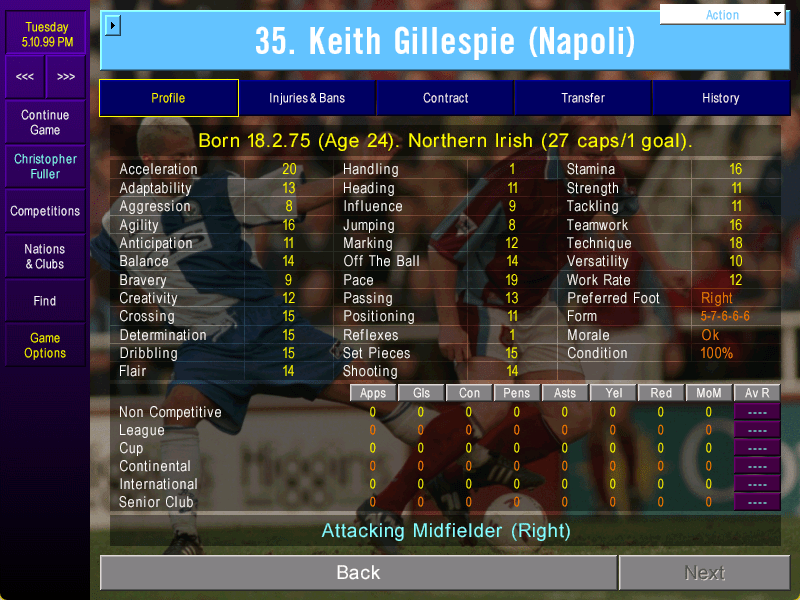This screenshot has width=800, height=600.
Task: Open the Find search option
Action: (x=45, y=300)
